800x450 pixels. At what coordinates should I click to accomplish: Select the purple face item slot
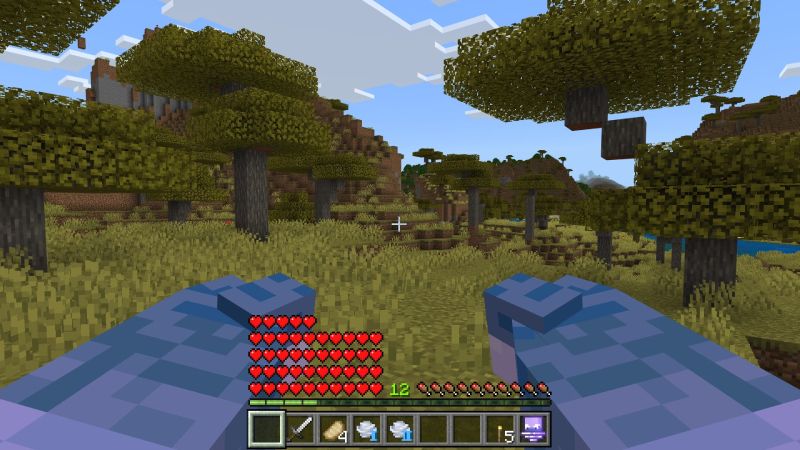point(532,429)
